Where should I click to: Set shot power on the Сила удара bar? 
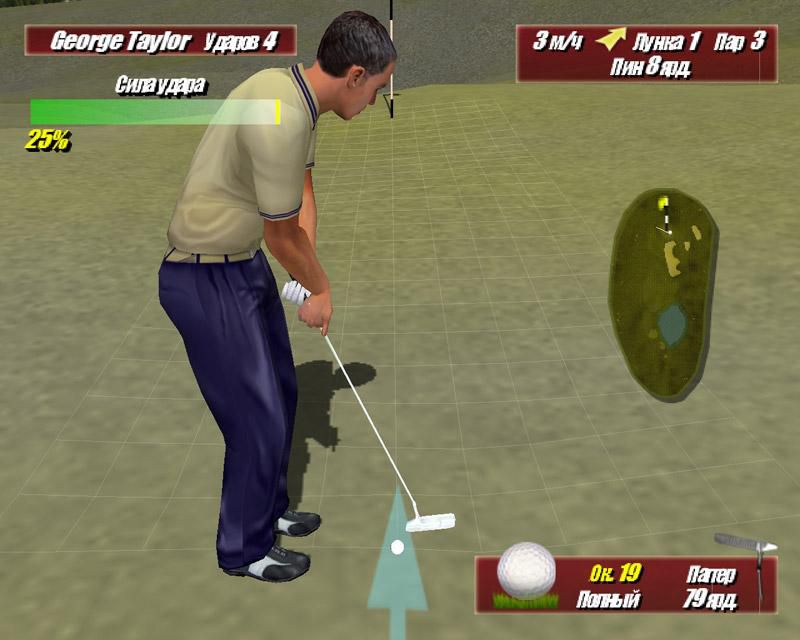[155, 112]
